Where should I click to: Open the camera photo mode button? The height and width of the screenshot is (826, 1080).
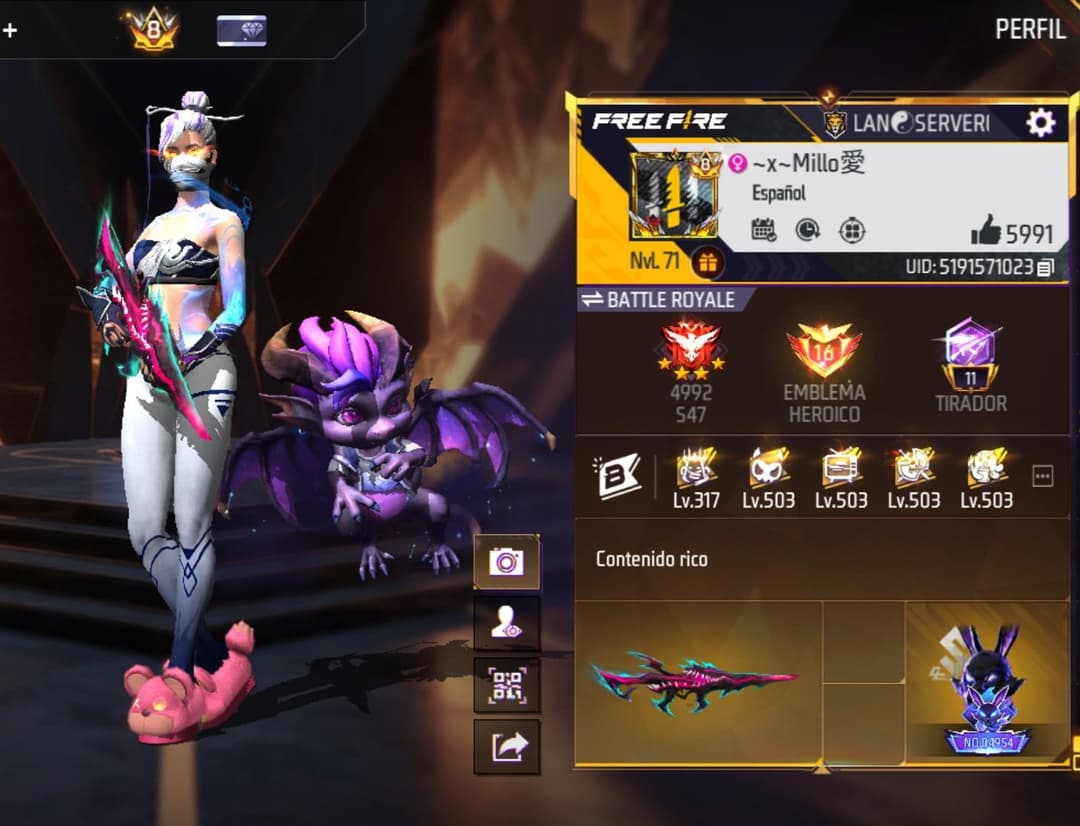[506, 562]
